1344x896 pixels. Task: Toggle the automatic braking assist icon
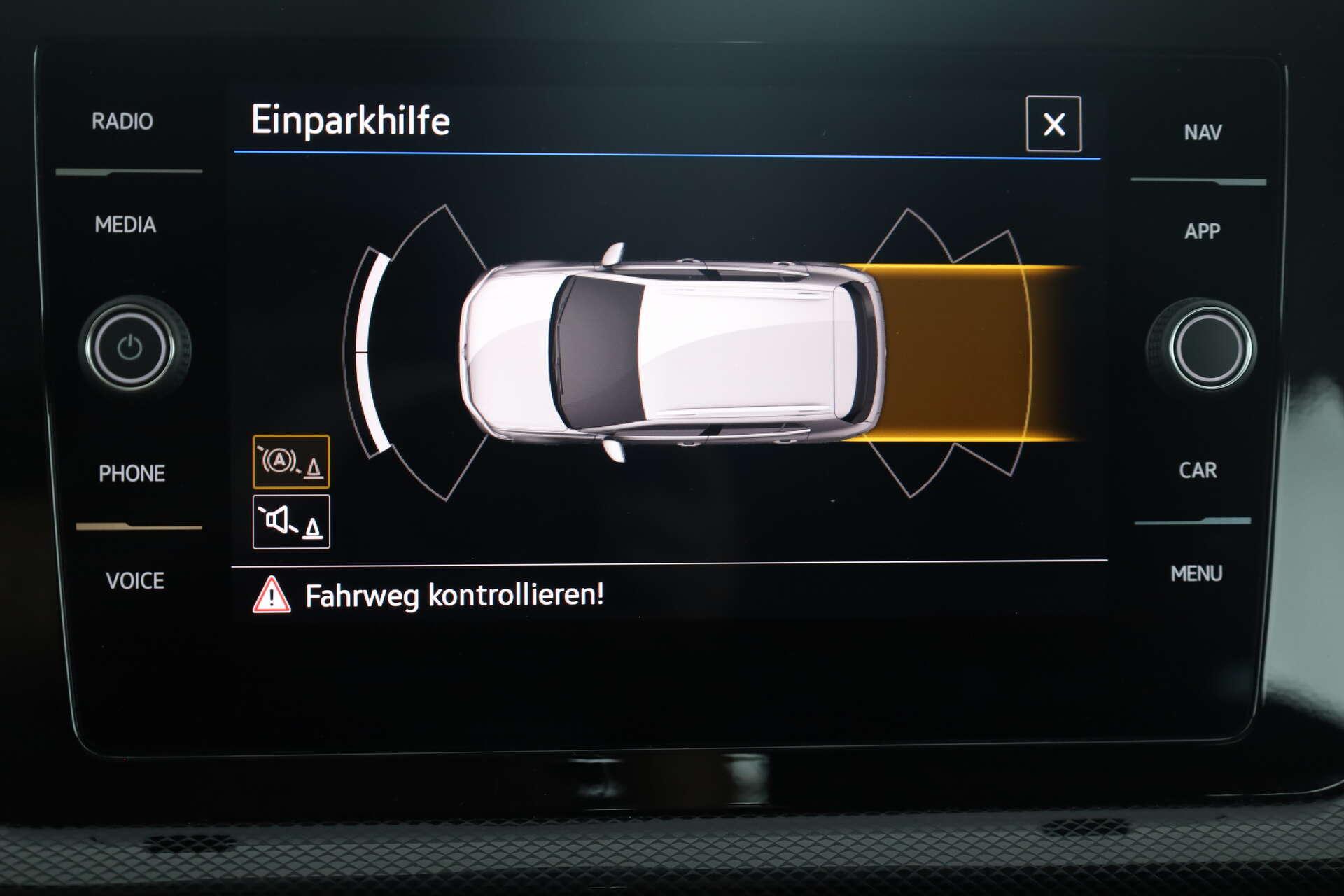click(x=291, y=462)
